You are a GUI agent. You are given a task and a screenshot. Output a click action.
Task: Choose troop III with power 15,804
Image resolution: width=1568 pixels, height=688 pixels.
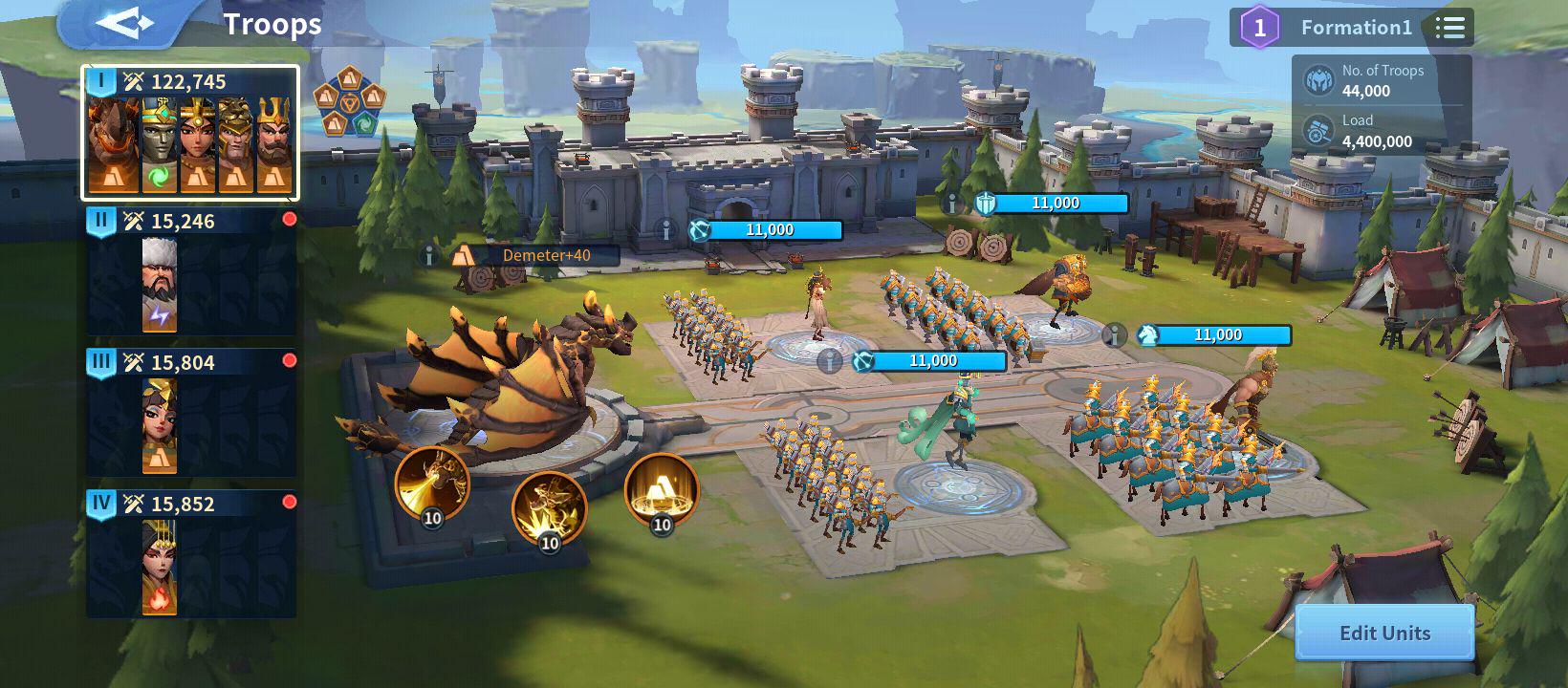(x=191, y=413)
